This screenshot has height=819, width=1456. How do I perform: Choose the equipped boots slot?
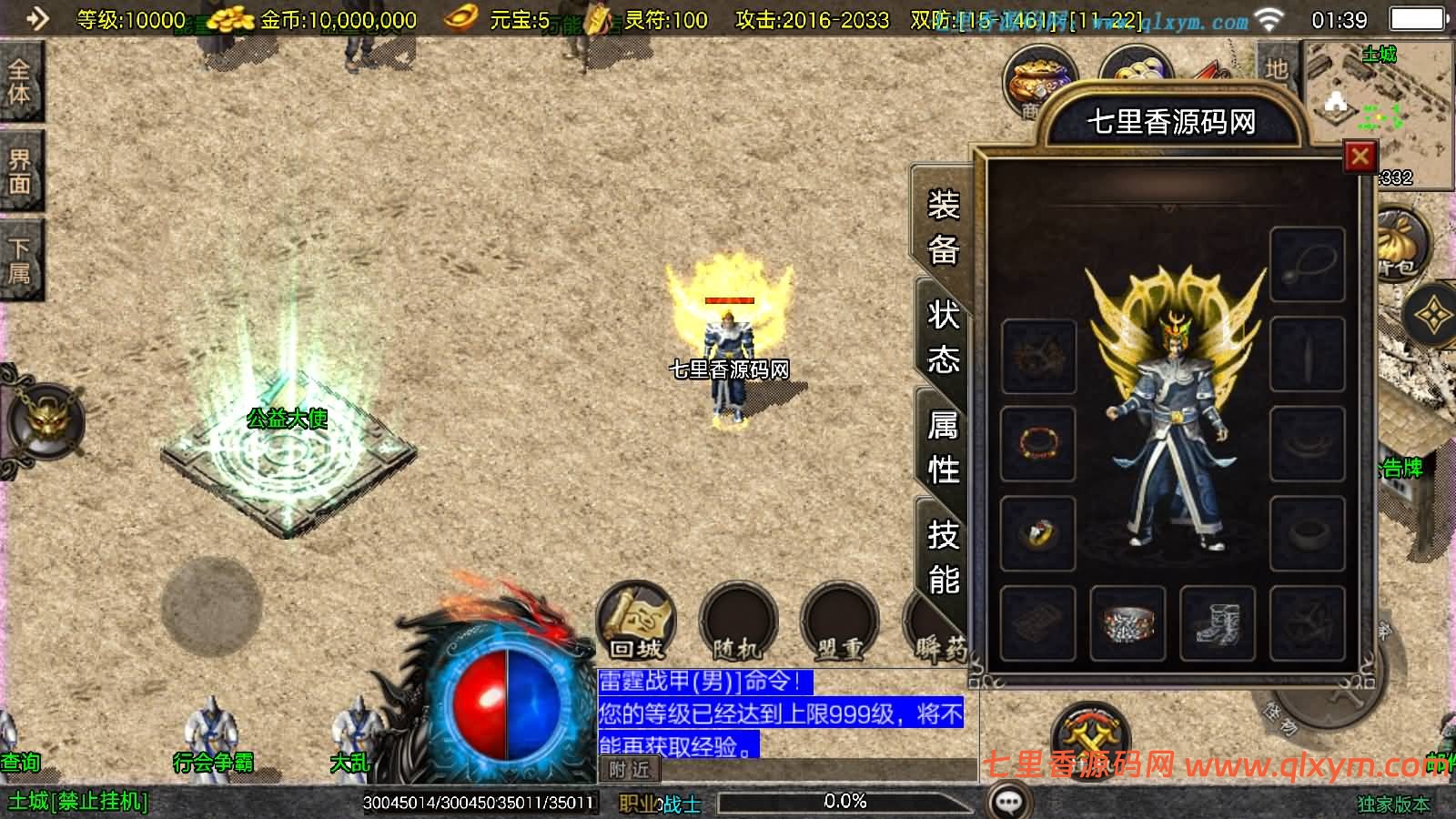(x=1217, y=623)
